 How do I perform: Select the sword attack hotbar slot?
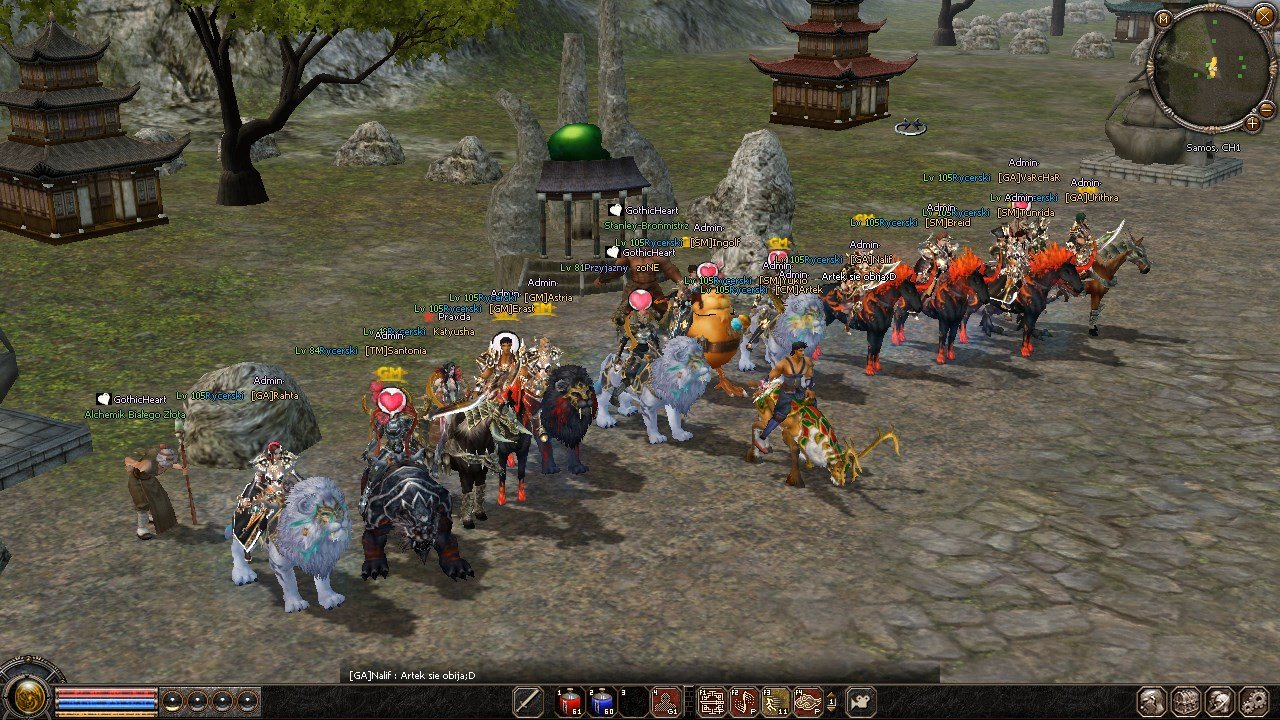click(x=528, y=701)
